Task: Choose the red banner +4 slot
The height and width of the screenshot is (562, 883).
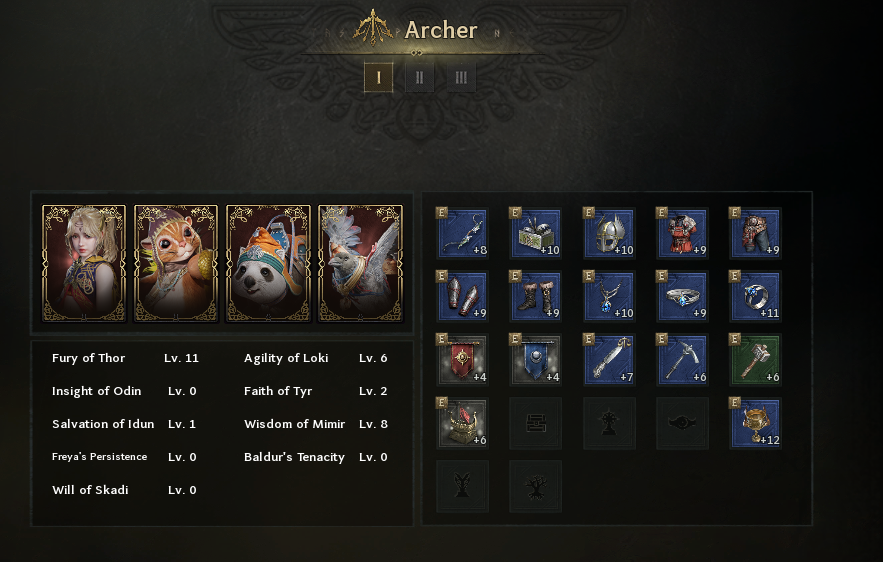Action: [x=463, y=359]
